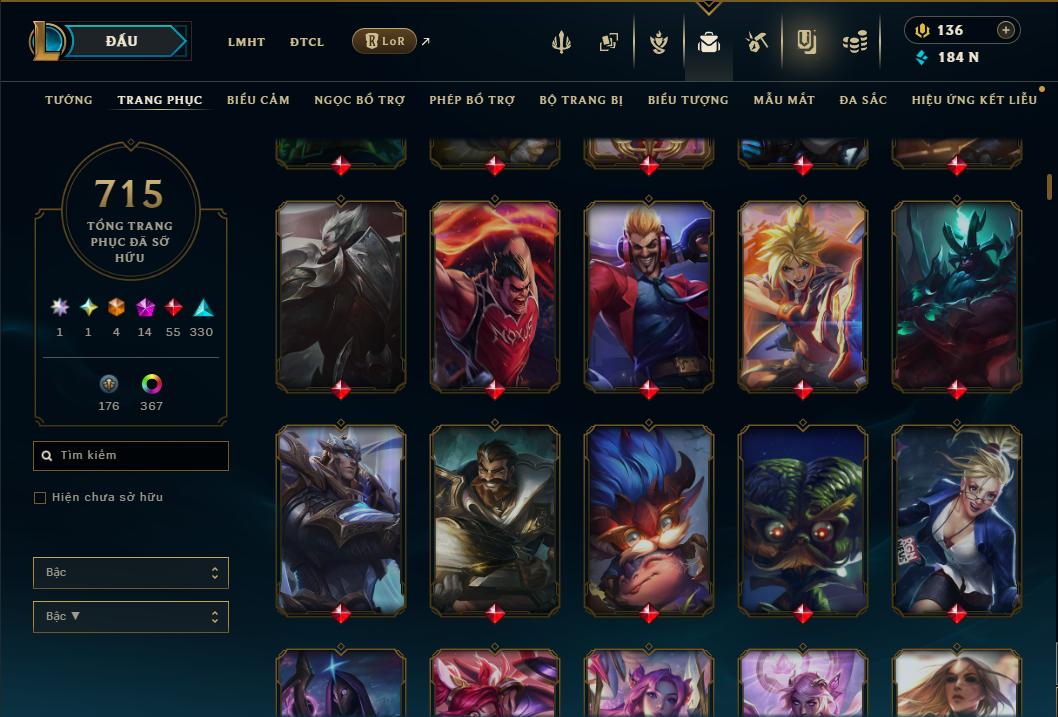Switch to the ĐTCL game mode

click(x=307, y=42)
